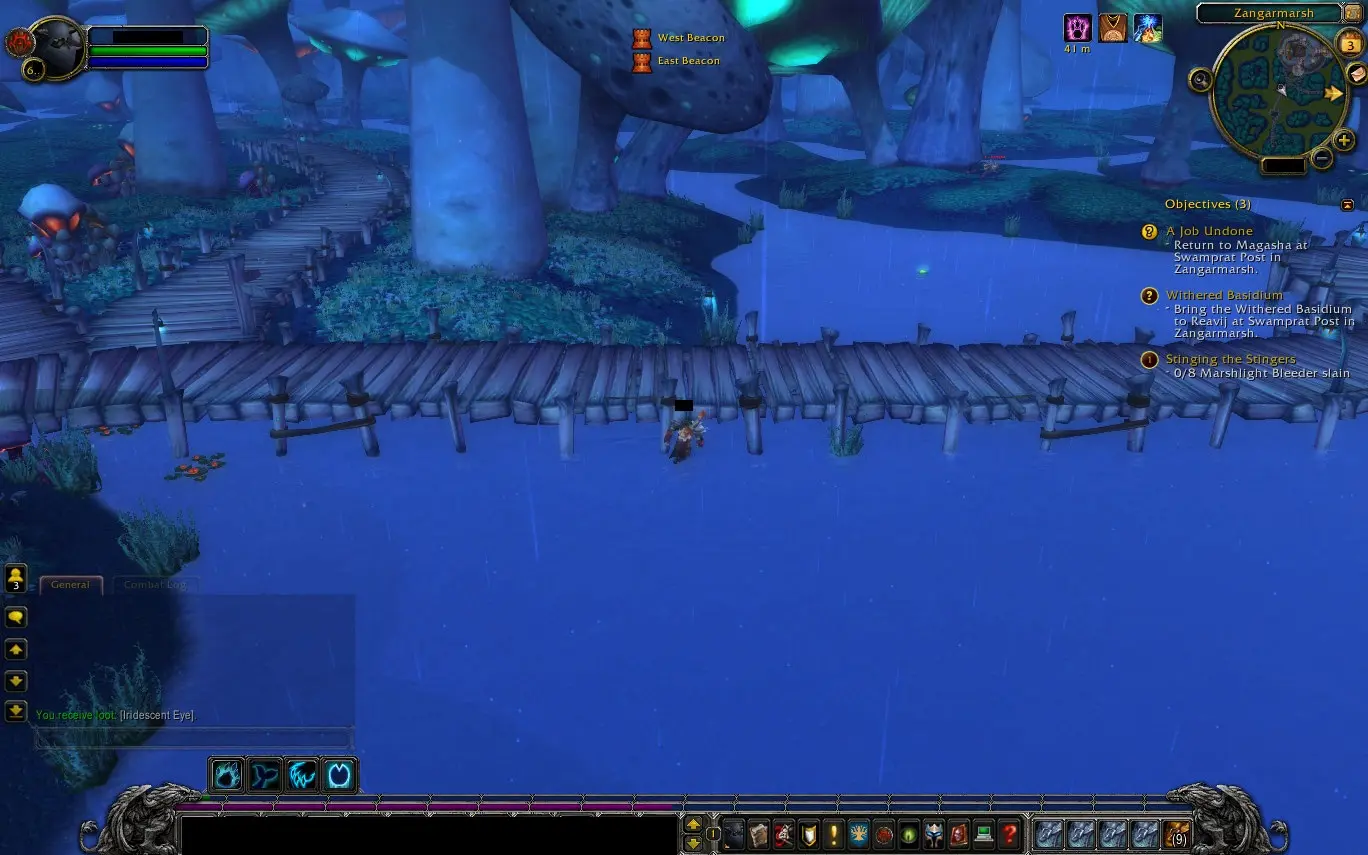Switch to the General chat tab

[x=70, y=585]
